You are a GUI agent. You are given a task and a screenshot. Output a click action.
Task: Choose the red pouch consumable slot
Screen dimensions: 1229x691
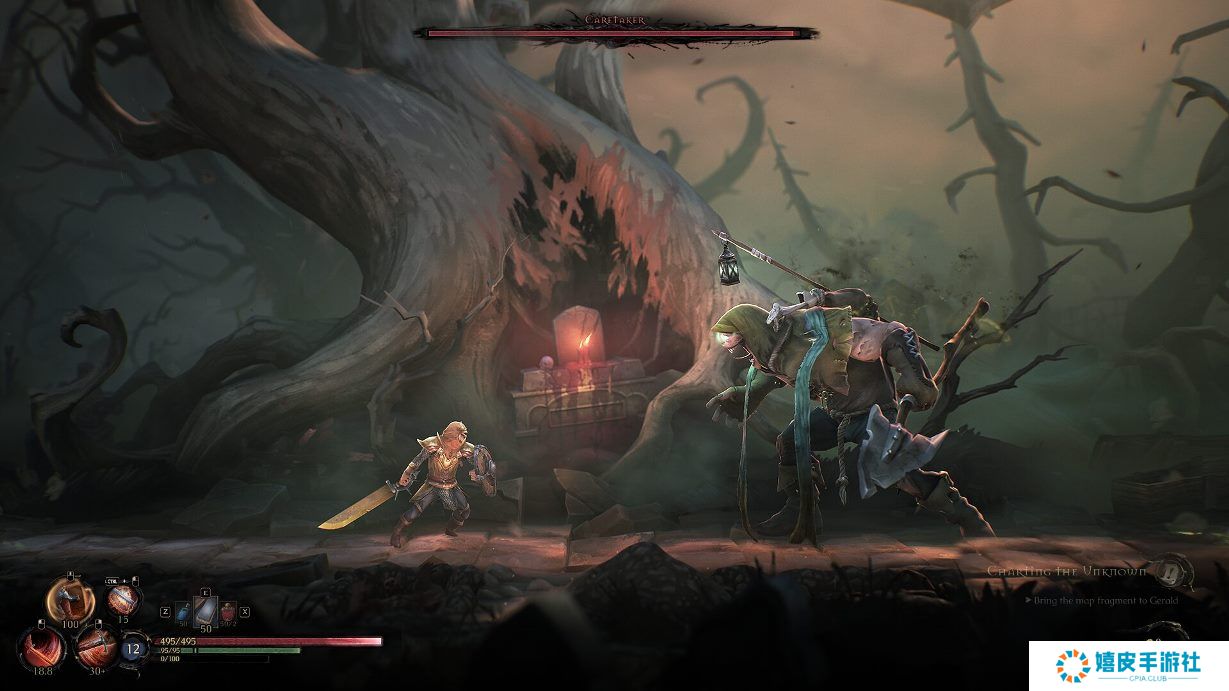[227, 610]
